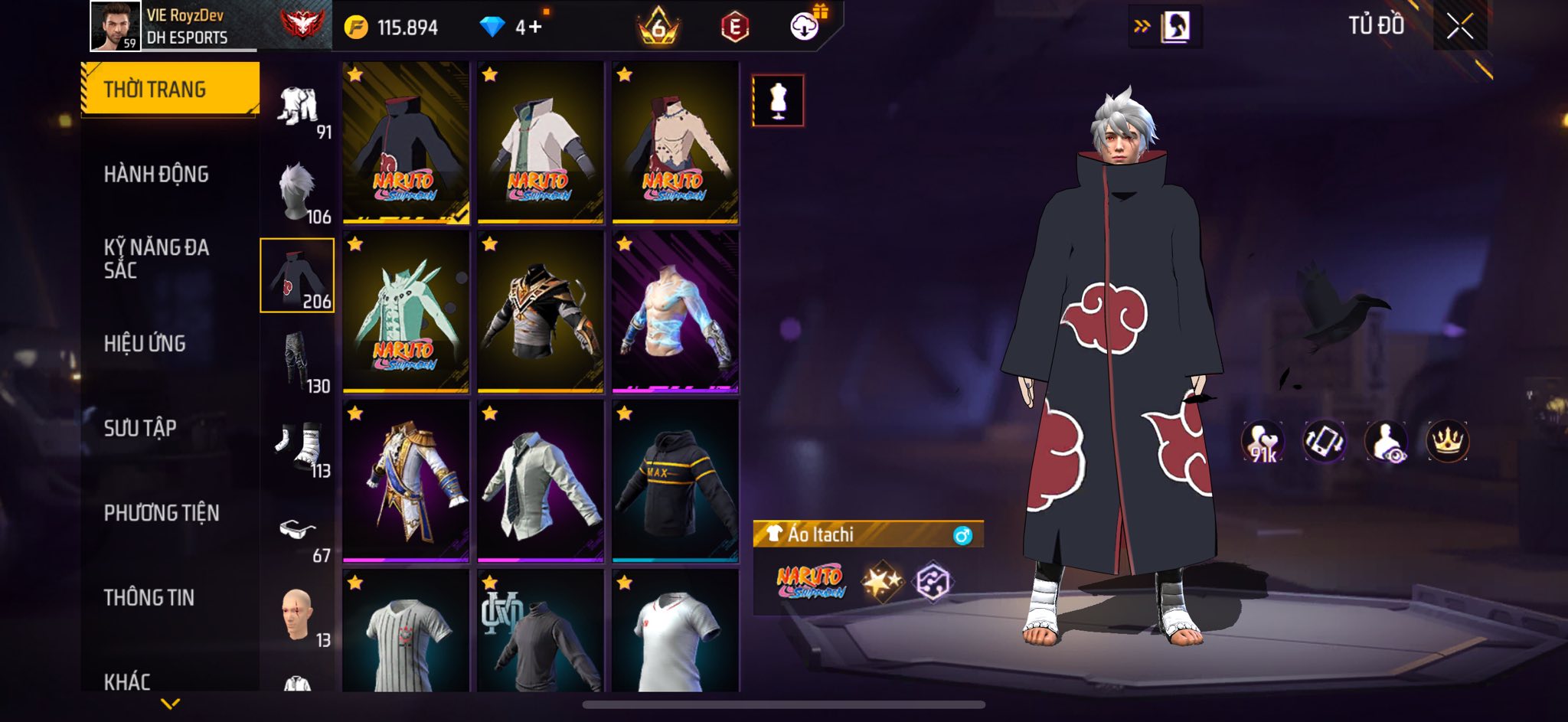The width and height of the screenshot is (1568, 722).
Task: Select the white tie shirt item
Action: pos(541,481)
